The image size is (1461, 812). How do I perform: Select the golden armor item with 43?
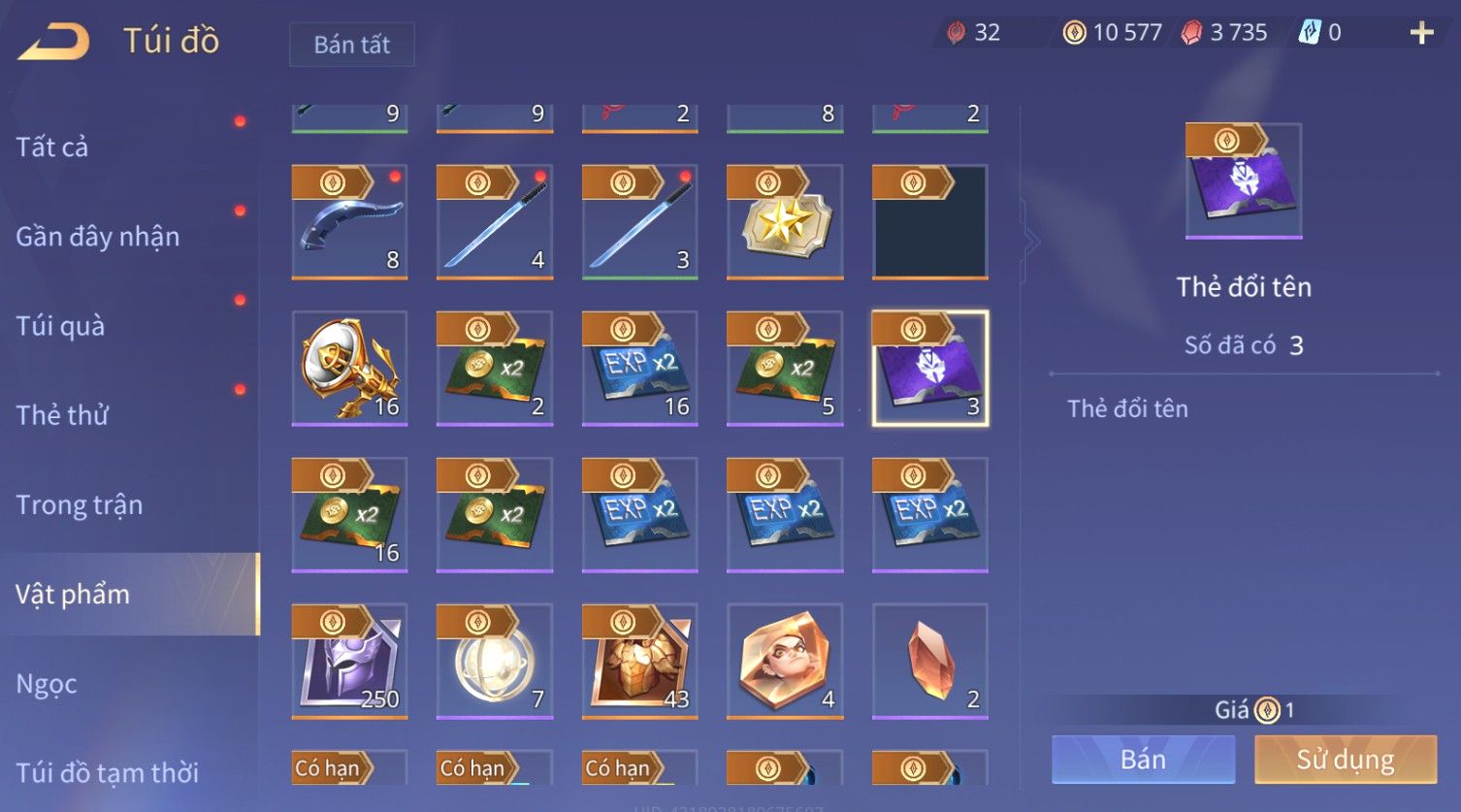pyautogui.click(x=639, y=662)
